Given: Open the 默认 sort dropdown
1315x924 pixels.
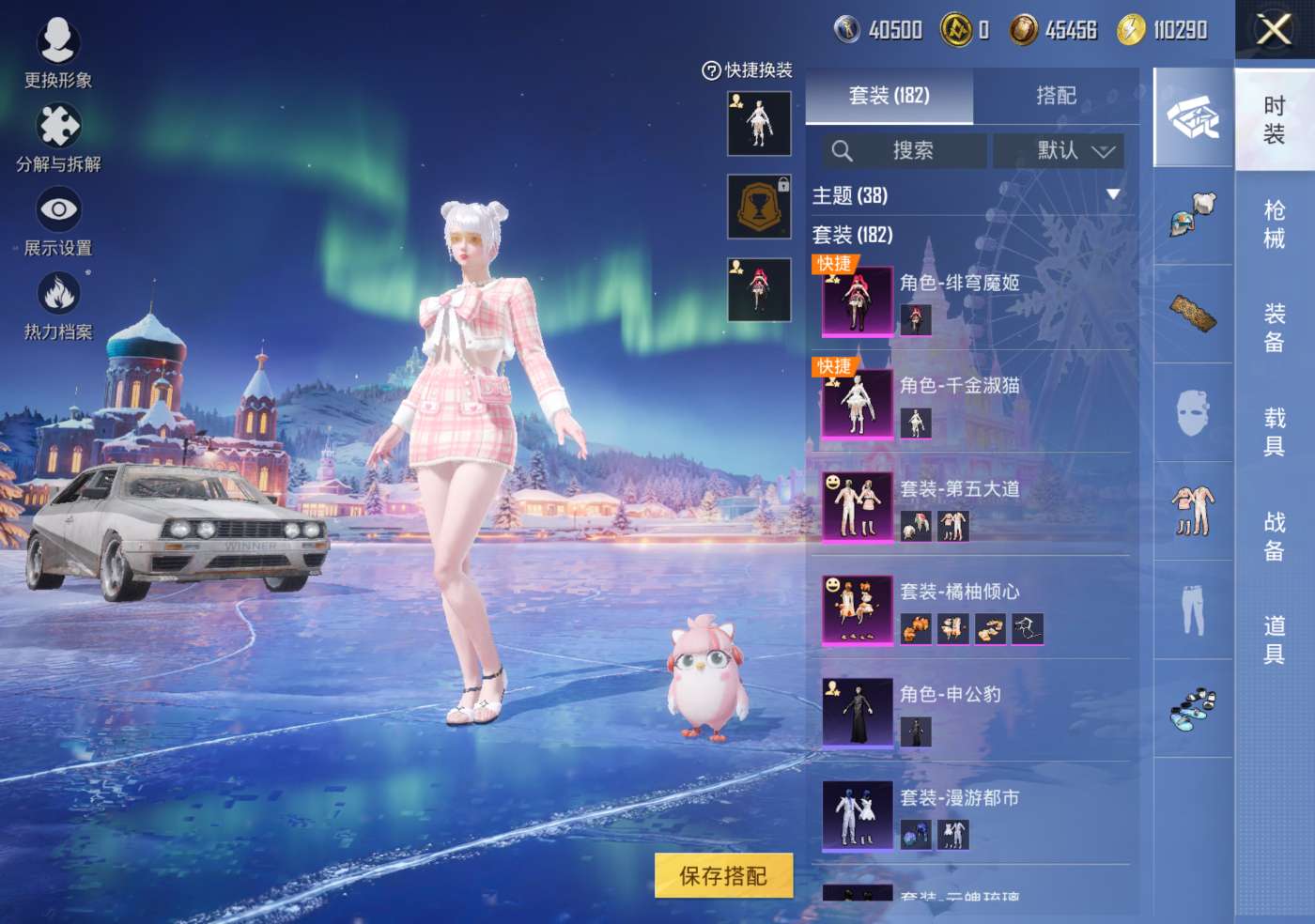Looking at the screenshot, I should 1059,150.
